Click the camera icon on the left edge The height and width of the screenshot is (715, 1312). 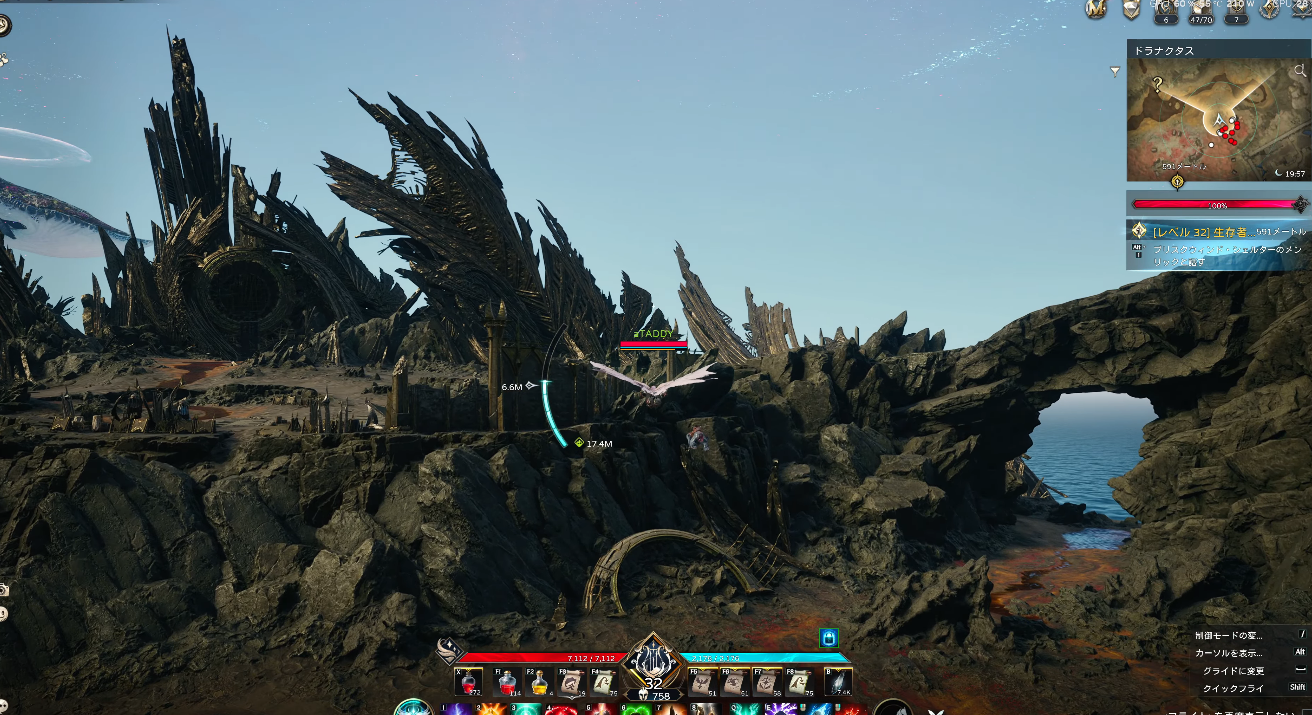[4, 591]
